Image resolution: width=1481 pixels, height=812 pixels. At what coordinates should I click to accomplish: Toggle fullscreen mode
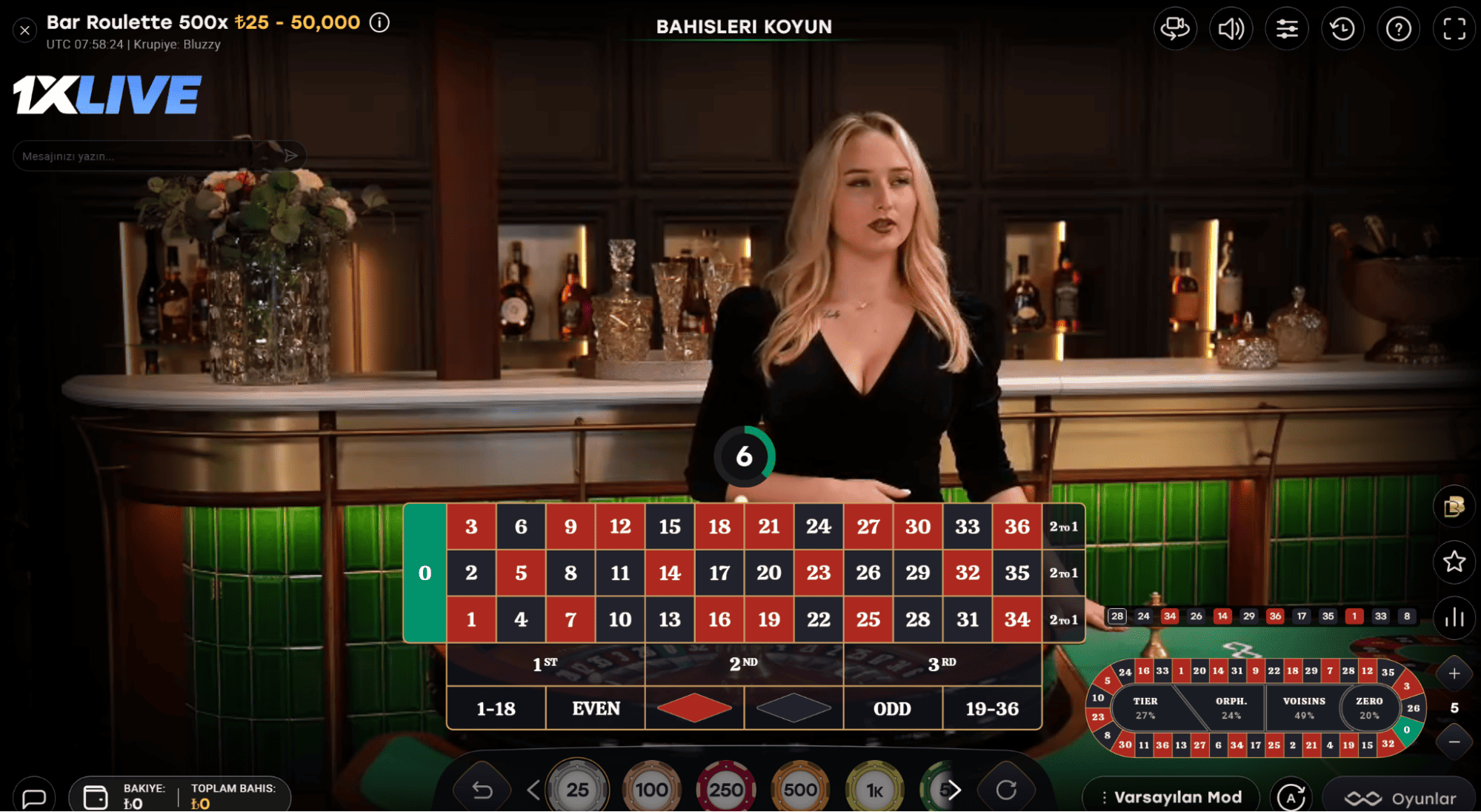point(1454,28)
